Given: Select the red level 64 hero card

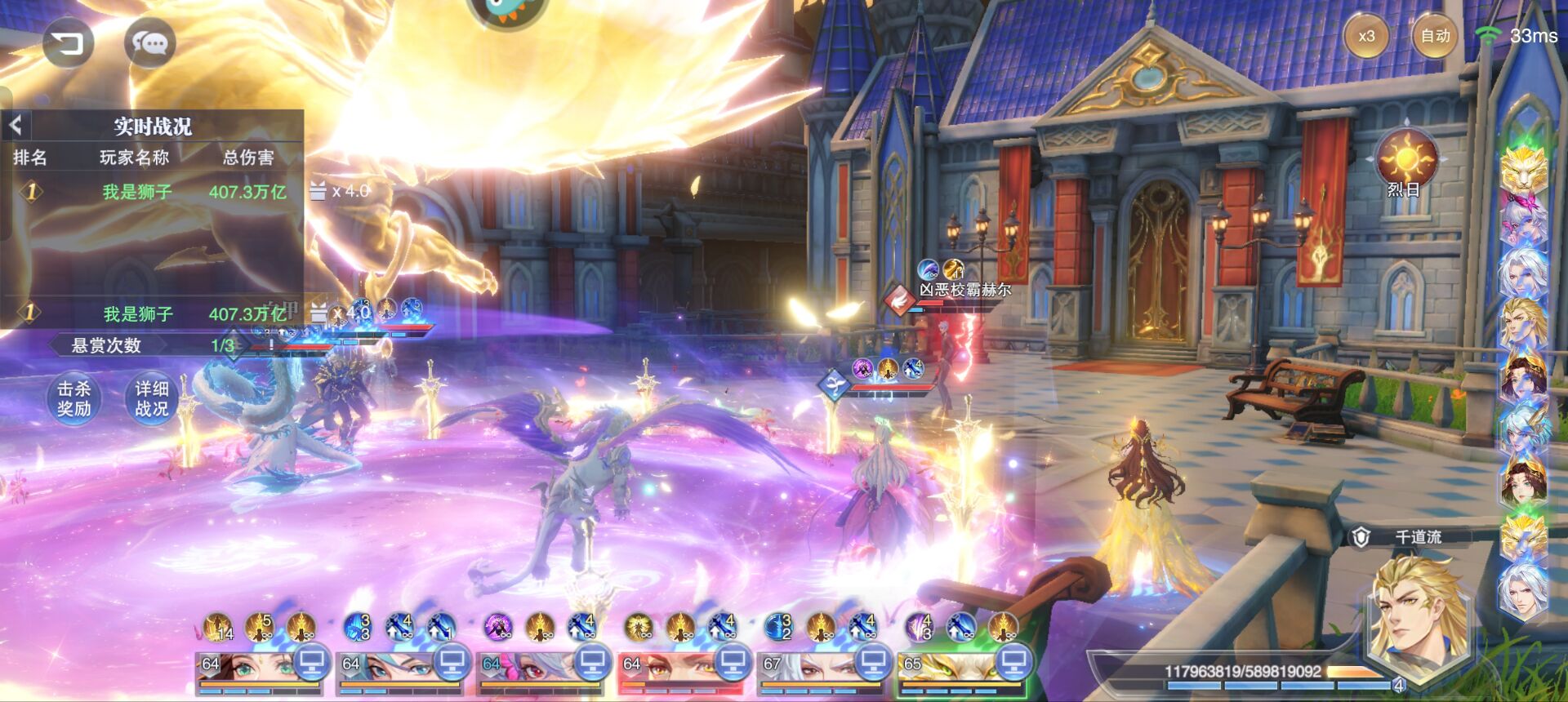Looking at the screenshot, I should pos(668,669).
